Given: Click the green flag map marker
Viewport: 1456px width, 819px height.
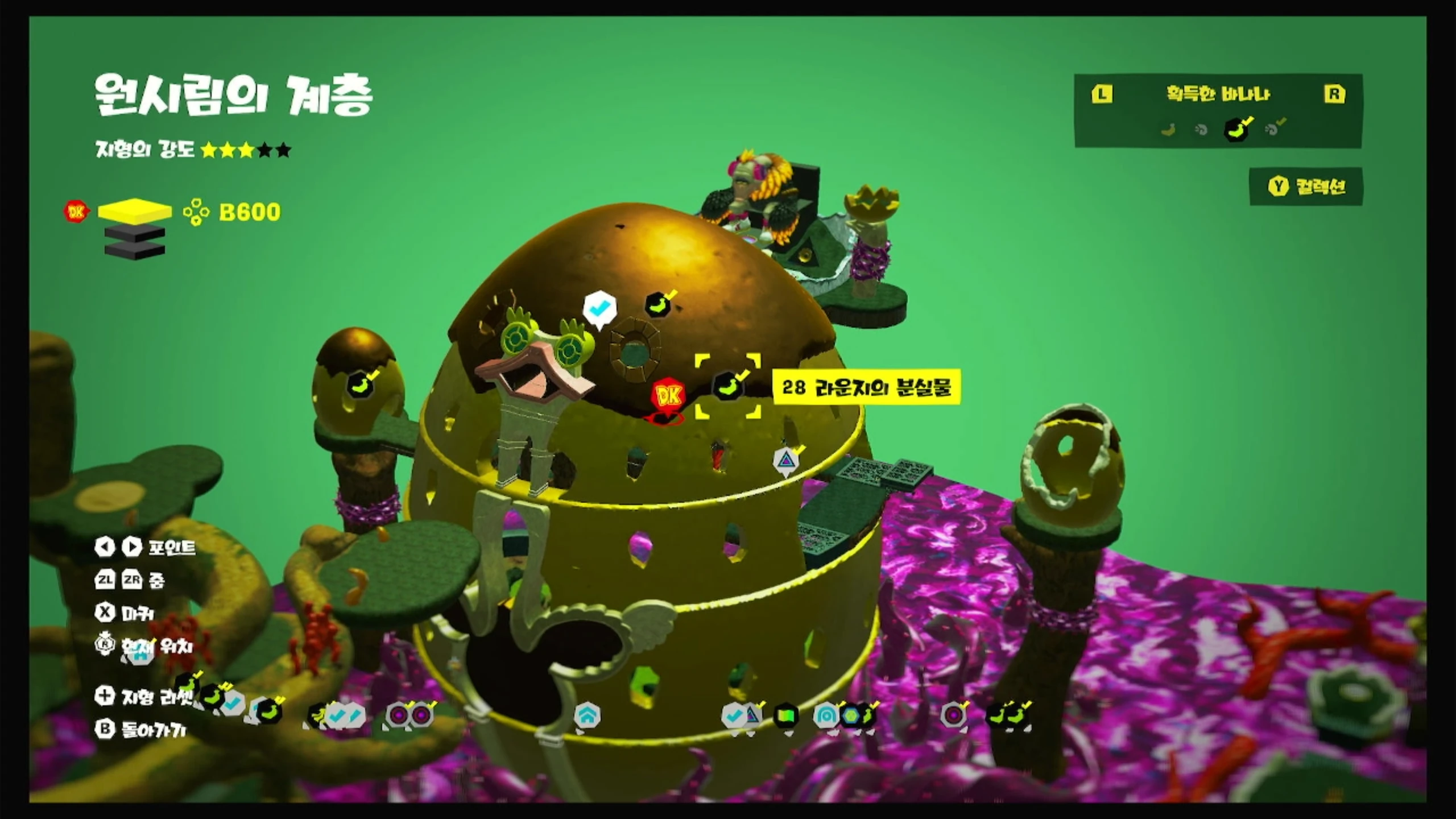Looking at the screenshot, I should point(786,716).
